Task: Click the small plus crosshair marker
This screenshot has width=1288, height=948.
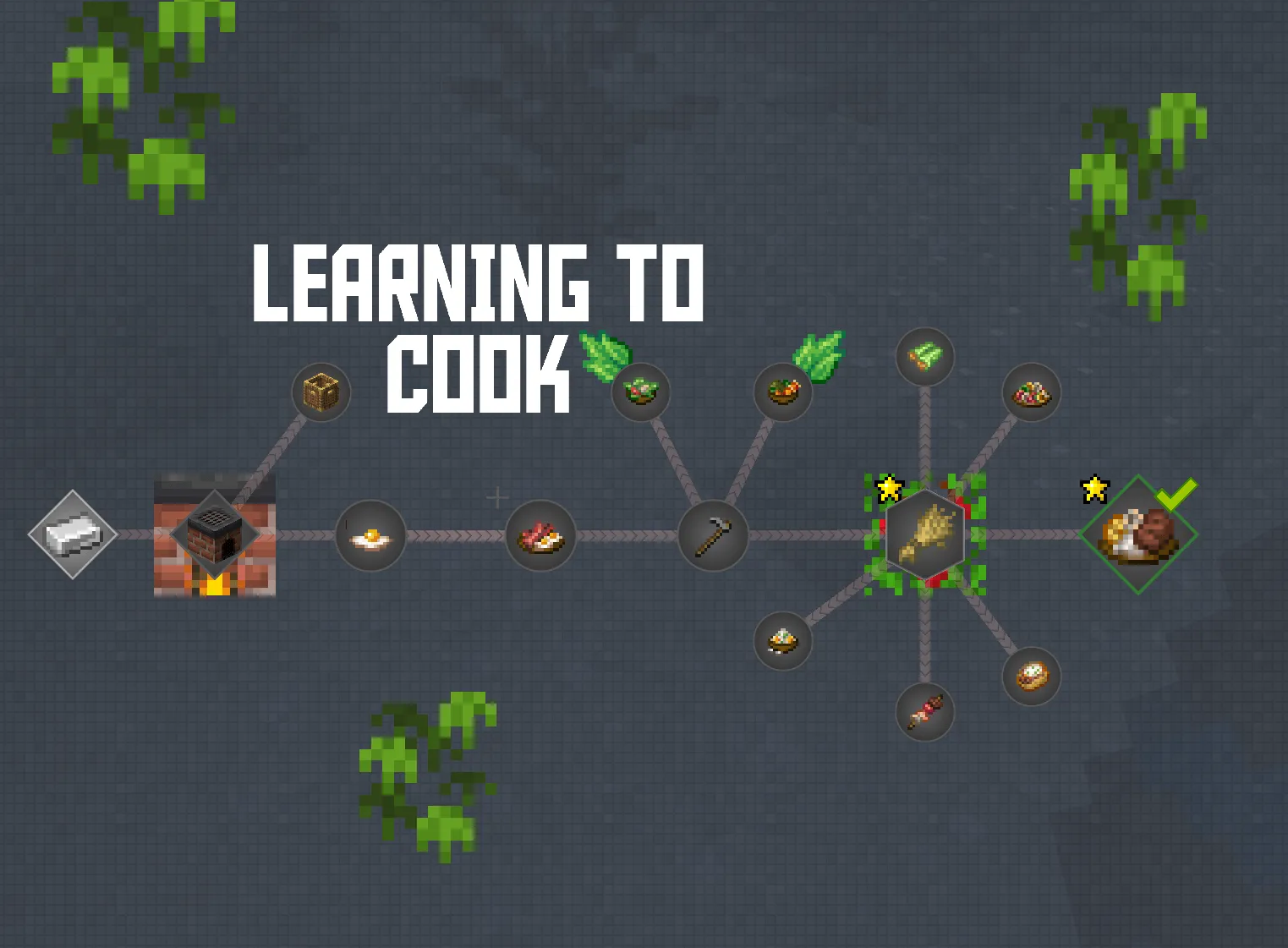Action: [497, 498]
